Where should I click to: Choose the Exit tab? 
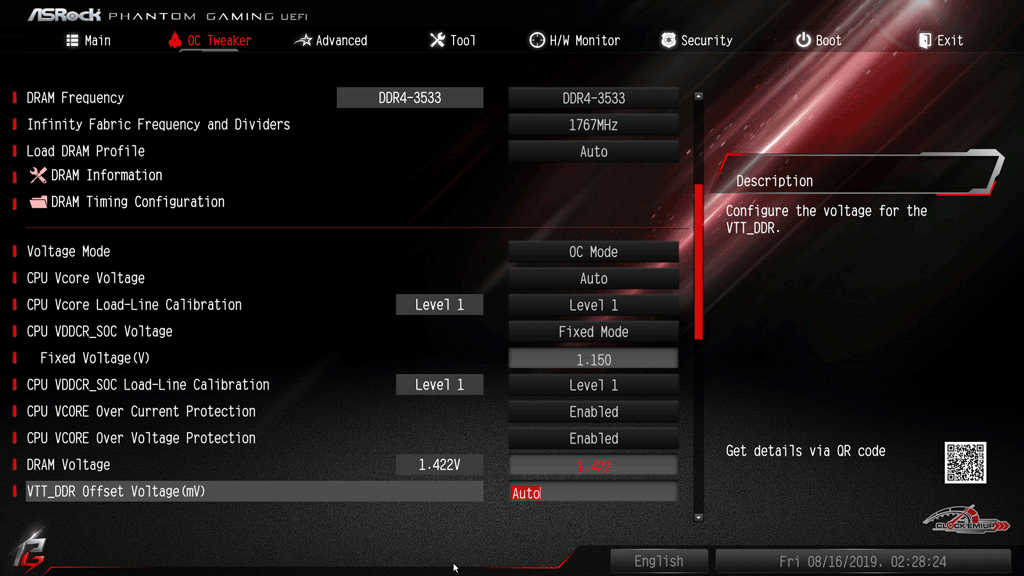tap(940, 41)
